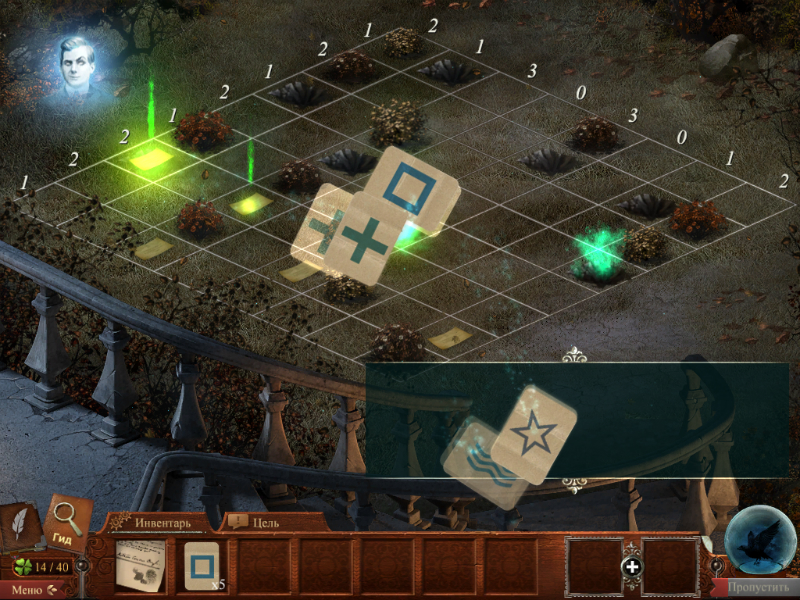
Task: Select the cross rune tile on the grid
Action: click(x=363, y=242)
